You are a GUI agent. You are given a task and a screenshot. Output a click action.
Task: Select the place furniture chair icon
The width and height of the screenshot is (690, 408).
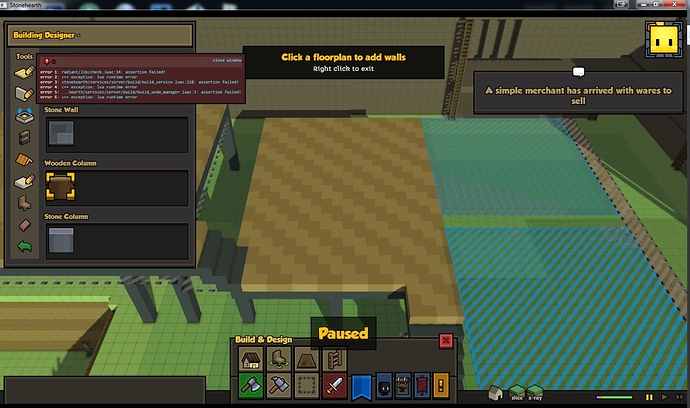click(279, 359)
